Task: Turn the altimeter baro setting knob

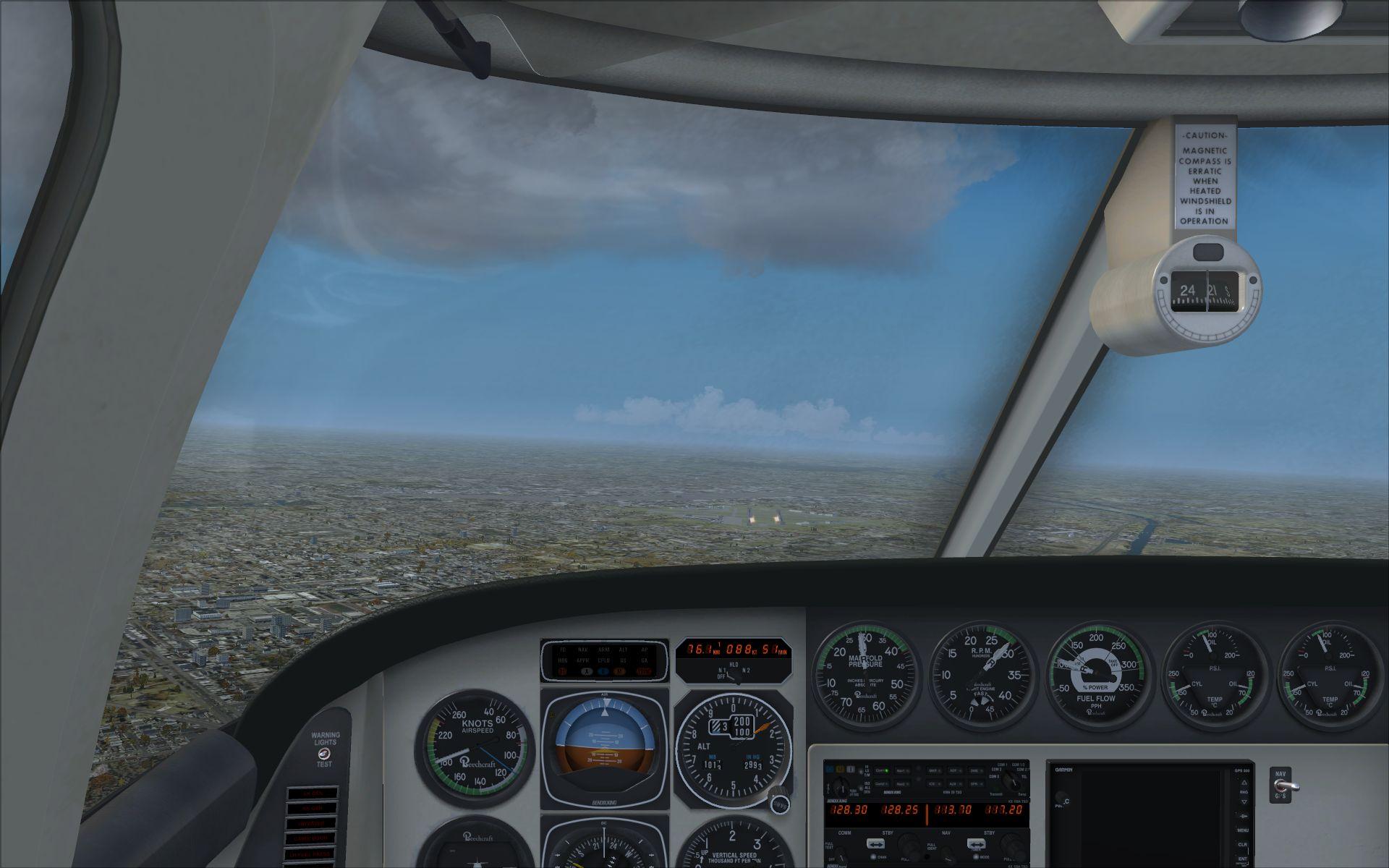Action: 780,804
